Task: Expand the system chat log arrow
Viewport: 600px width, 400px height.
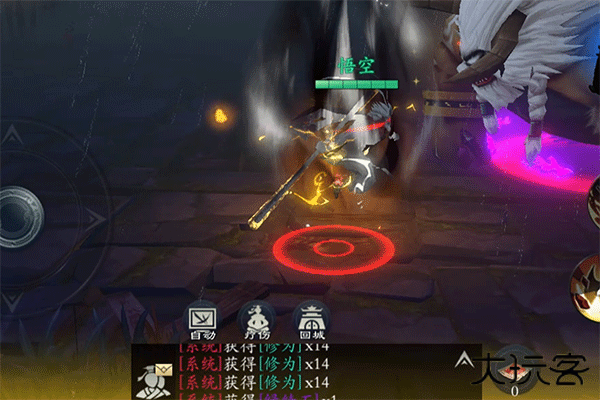Action: [x=463, y=358]
